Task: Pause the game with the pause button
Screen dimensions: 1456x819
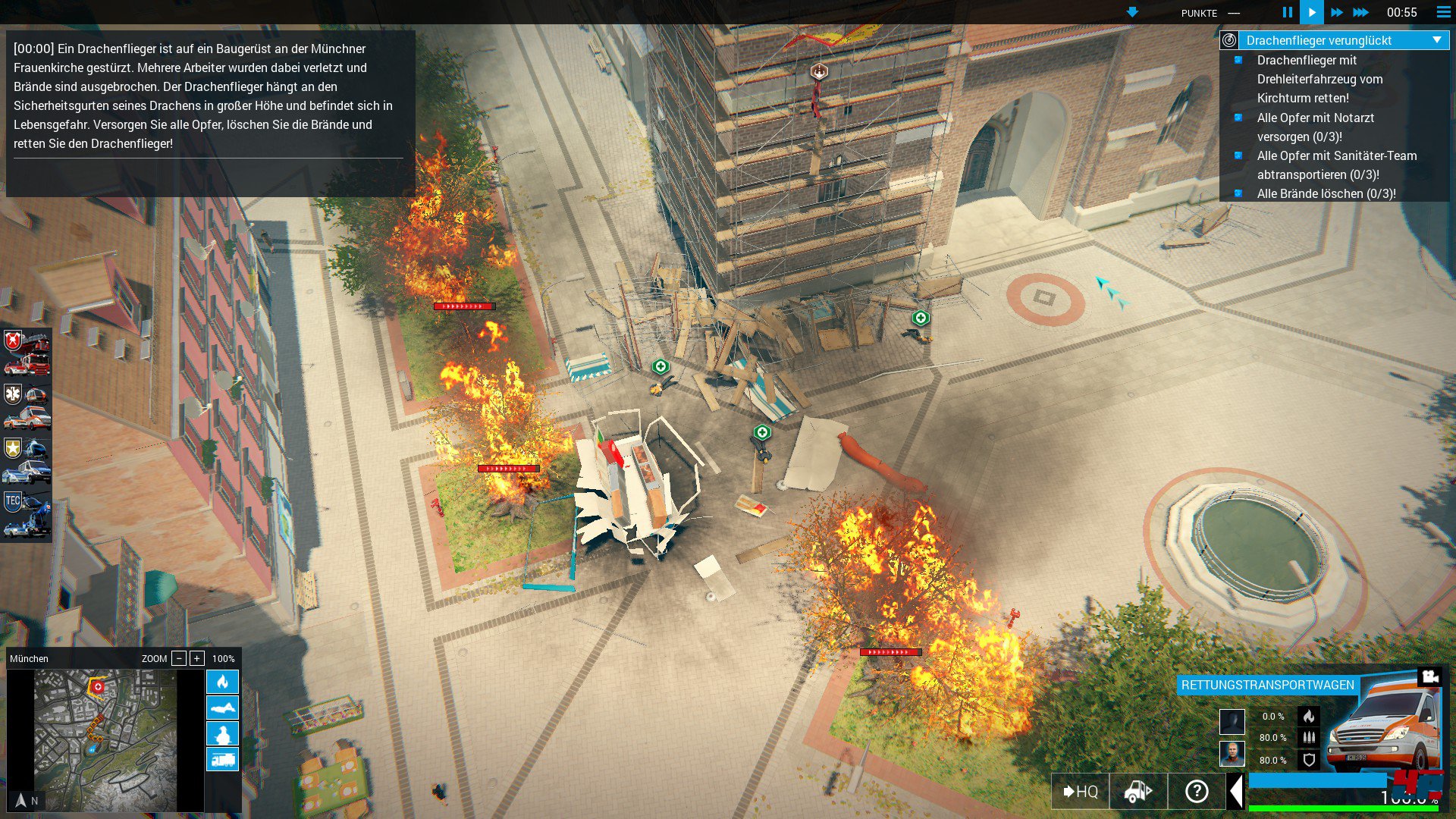Action: [x=1287, y=12]
